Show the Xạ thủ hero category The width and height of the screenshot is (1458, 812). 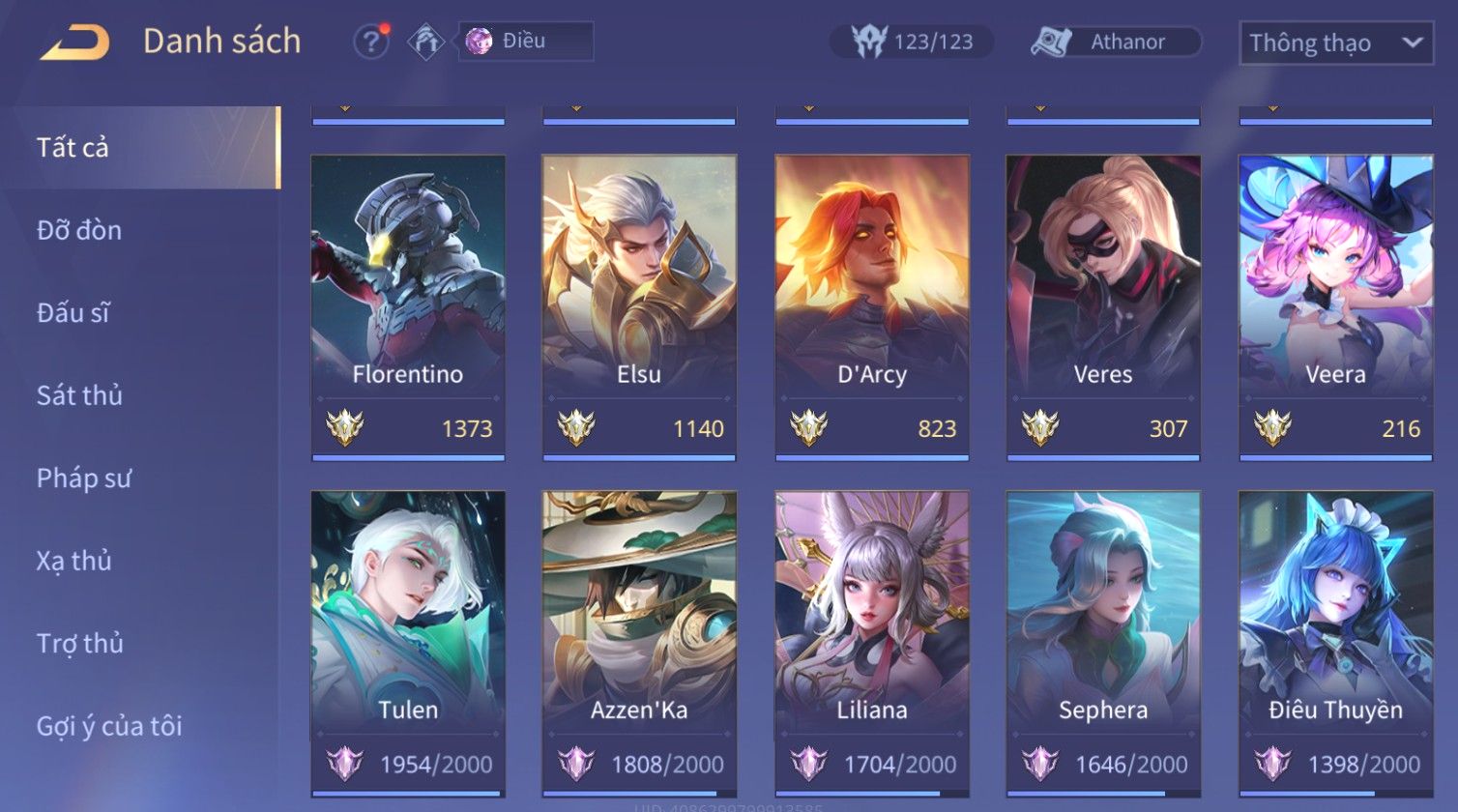click(74, 561)
